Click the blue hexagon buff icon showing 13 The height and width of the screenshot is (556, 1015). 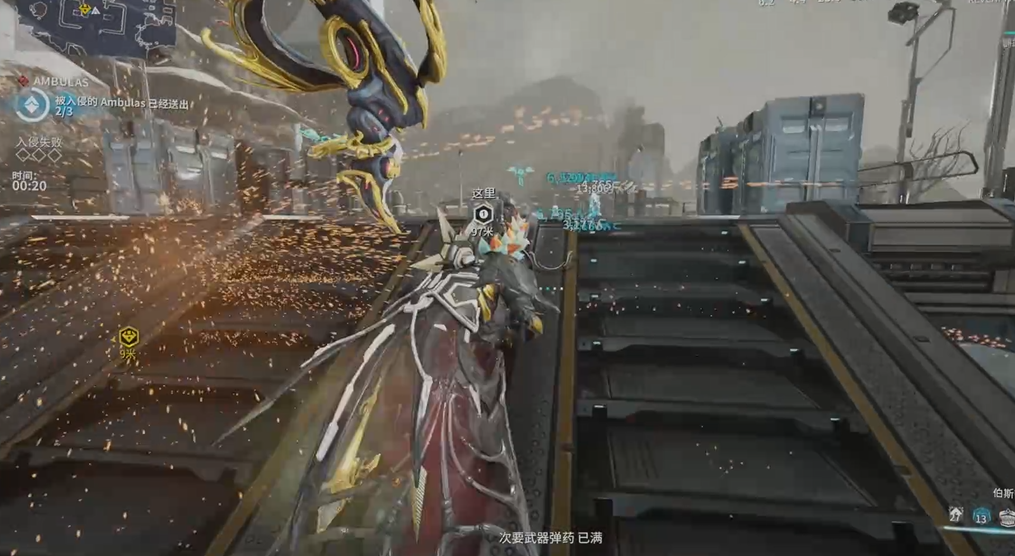coord(981,516)
